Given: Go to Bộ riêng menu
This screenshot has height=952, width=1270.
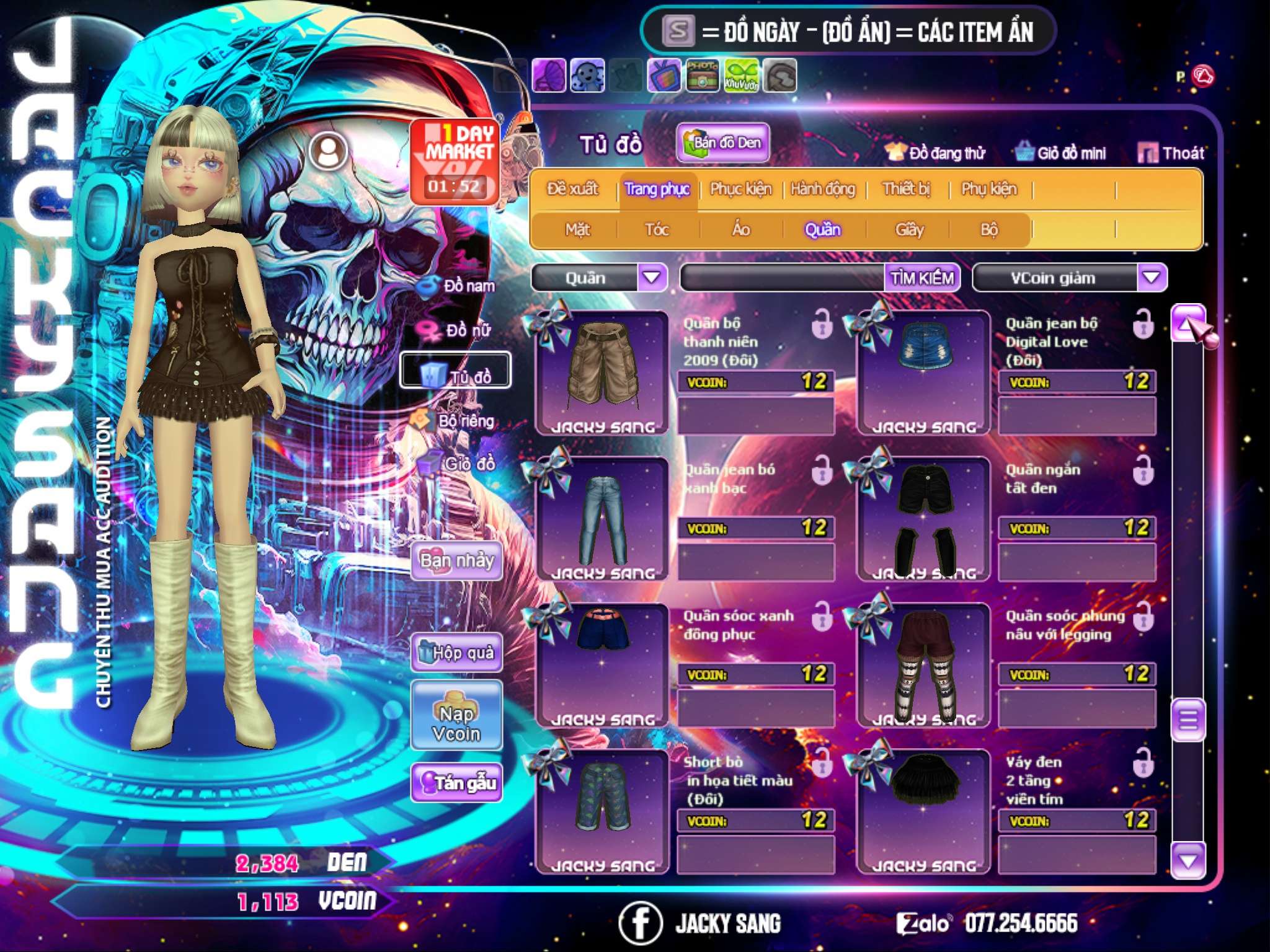Looking at the screenshot, I should click(x=456, y=421).
